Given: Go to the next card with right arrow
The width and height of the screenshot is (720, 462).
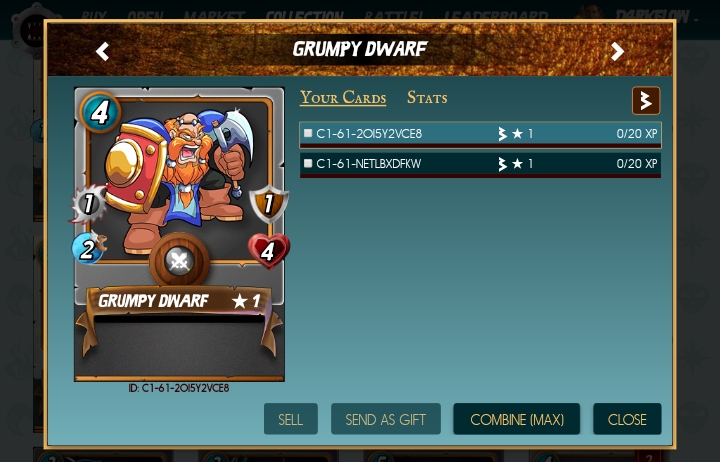Looking at the screenshot, I should point(617,51).
